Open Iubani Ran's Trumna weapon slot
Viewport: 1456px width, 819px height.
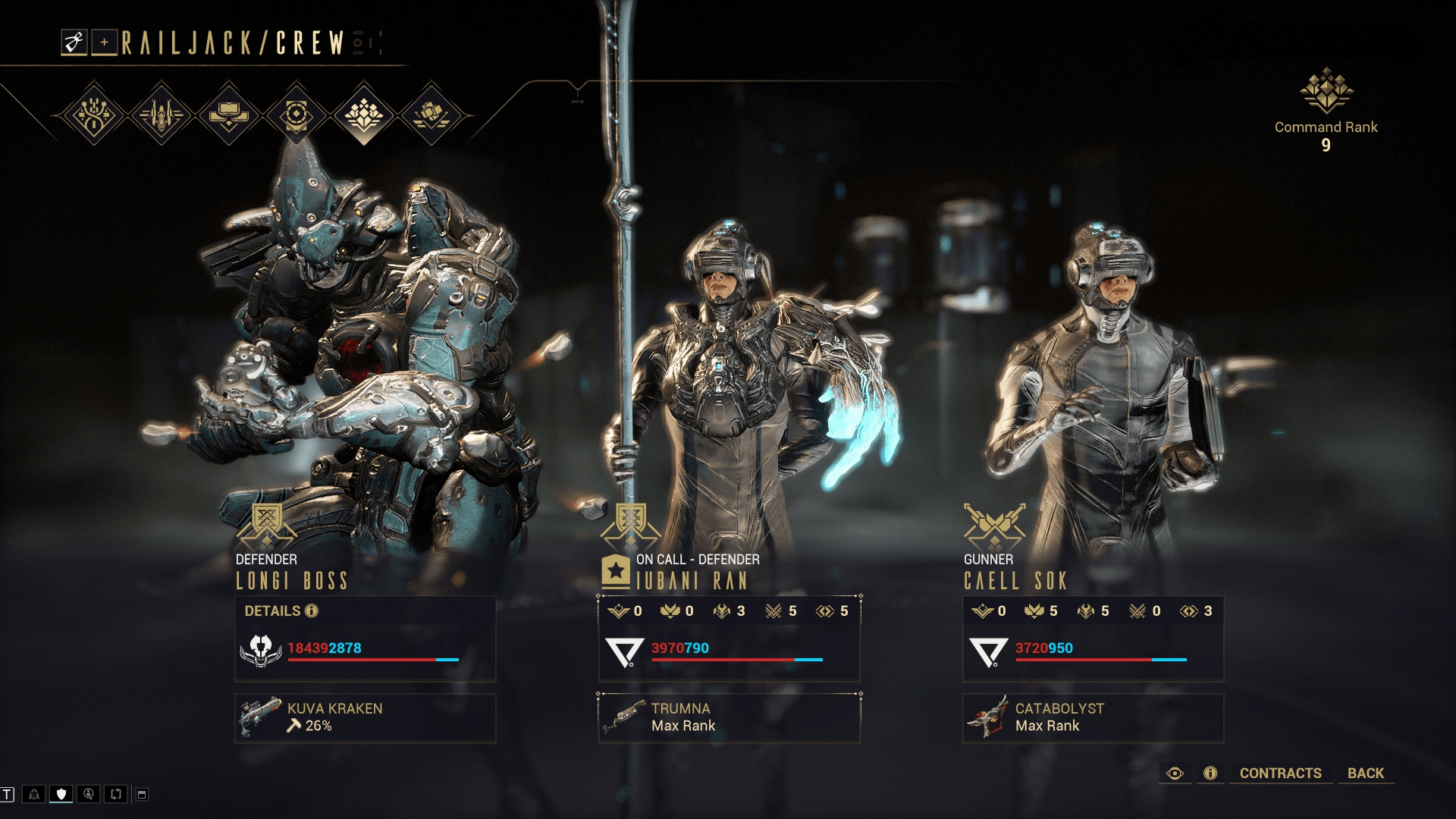pyautogui.click(x=729, y=717)
